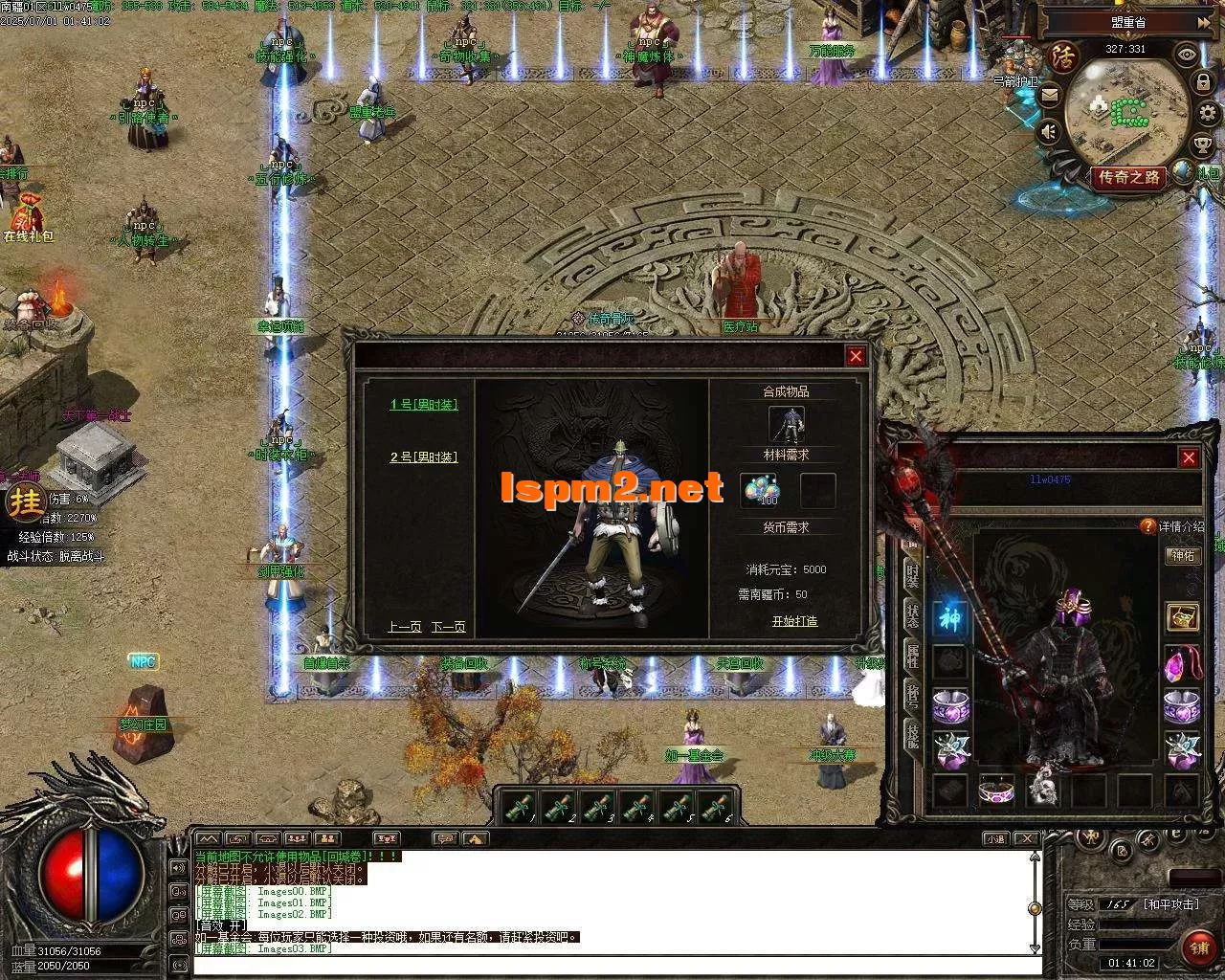Image resolution: width=1225 pixels, height=980 pixels.
Task: Toggle the 挂 auto-play button
Action: pos(26,501)
